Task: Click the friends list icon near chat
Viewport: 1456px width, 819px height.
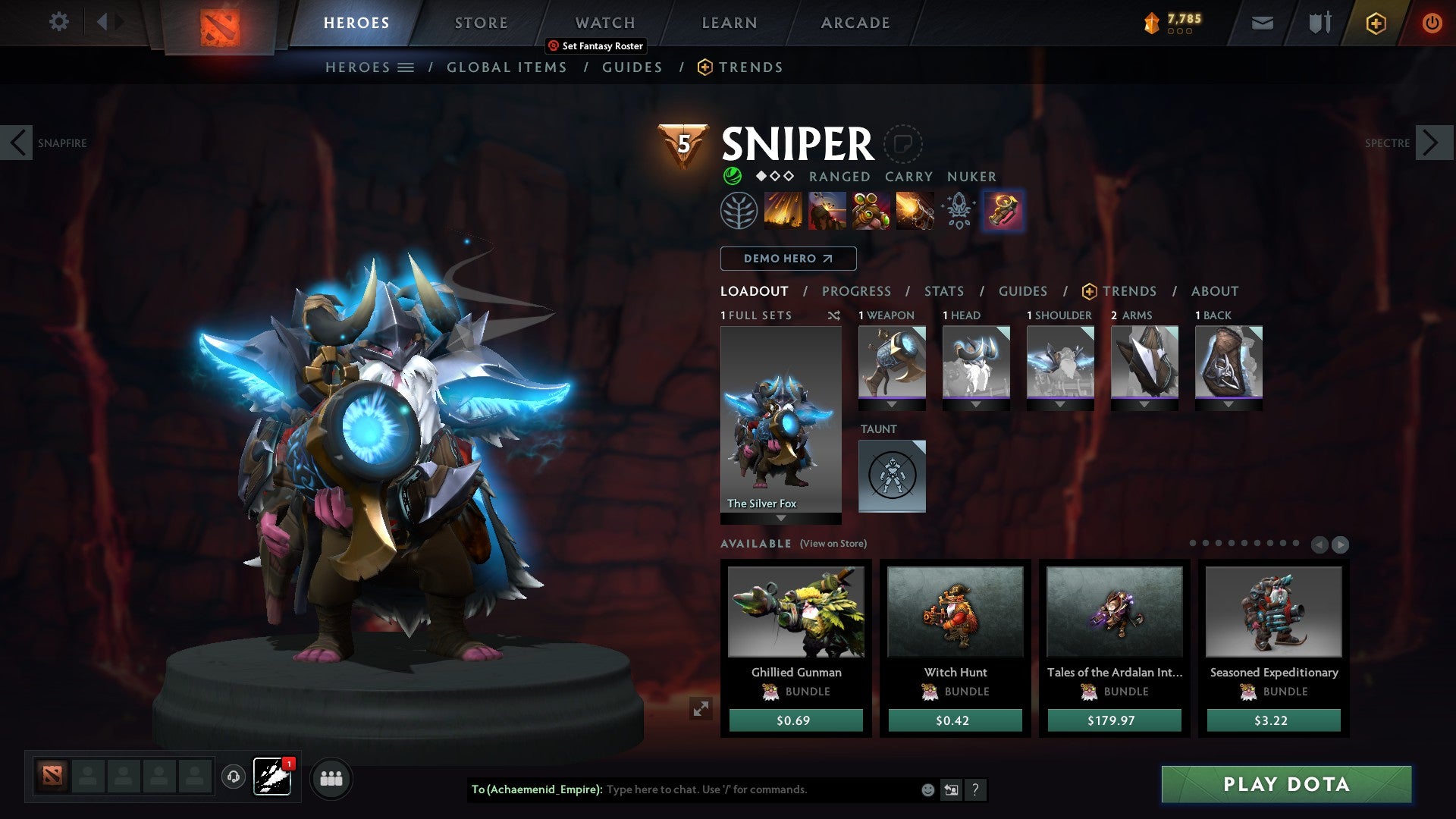Action: pos(331,778)
